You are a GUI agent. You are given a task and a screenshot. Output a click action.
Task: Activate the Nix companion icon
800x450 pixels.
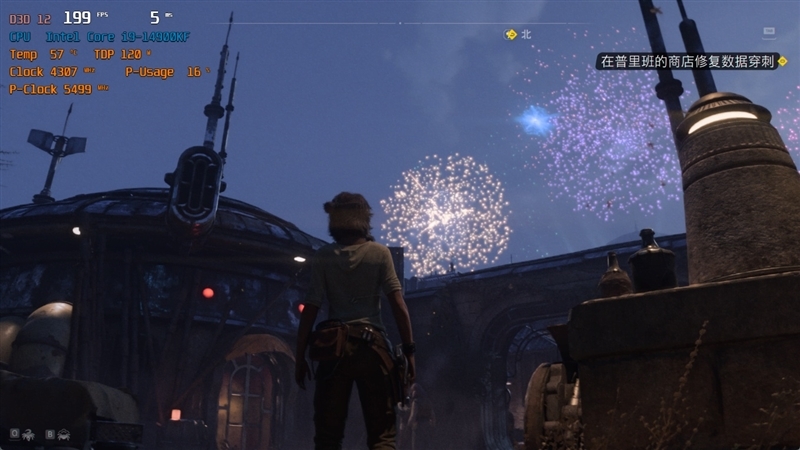tap(28, 434)
